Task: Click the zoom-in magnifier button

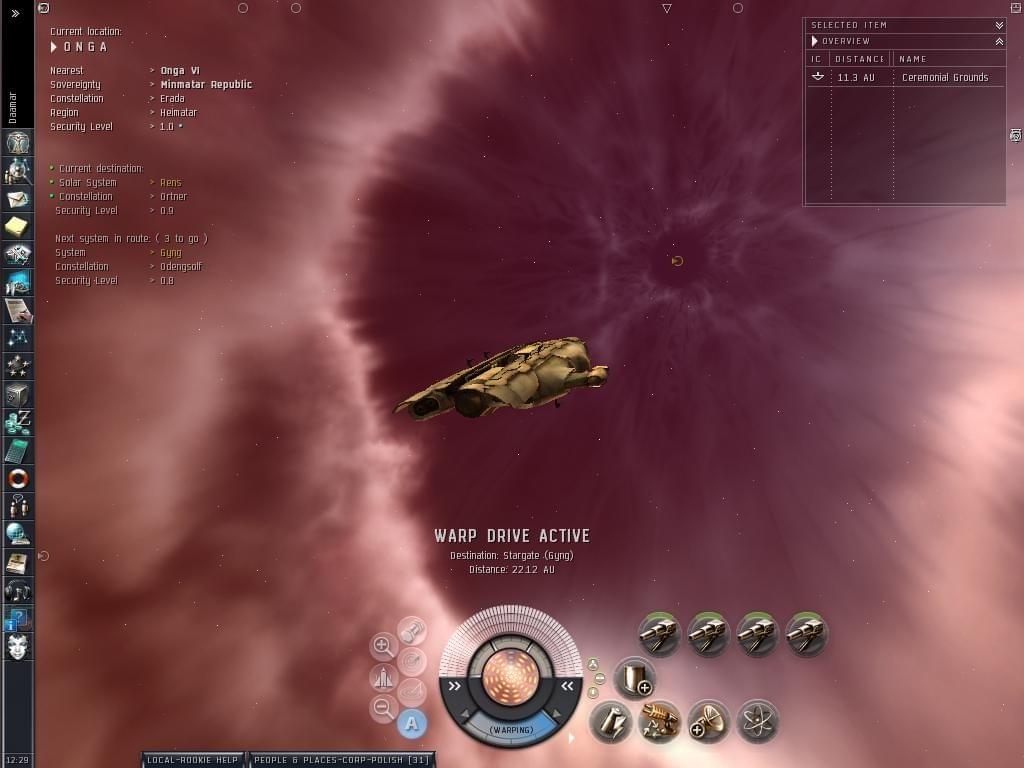Action: 383,646
